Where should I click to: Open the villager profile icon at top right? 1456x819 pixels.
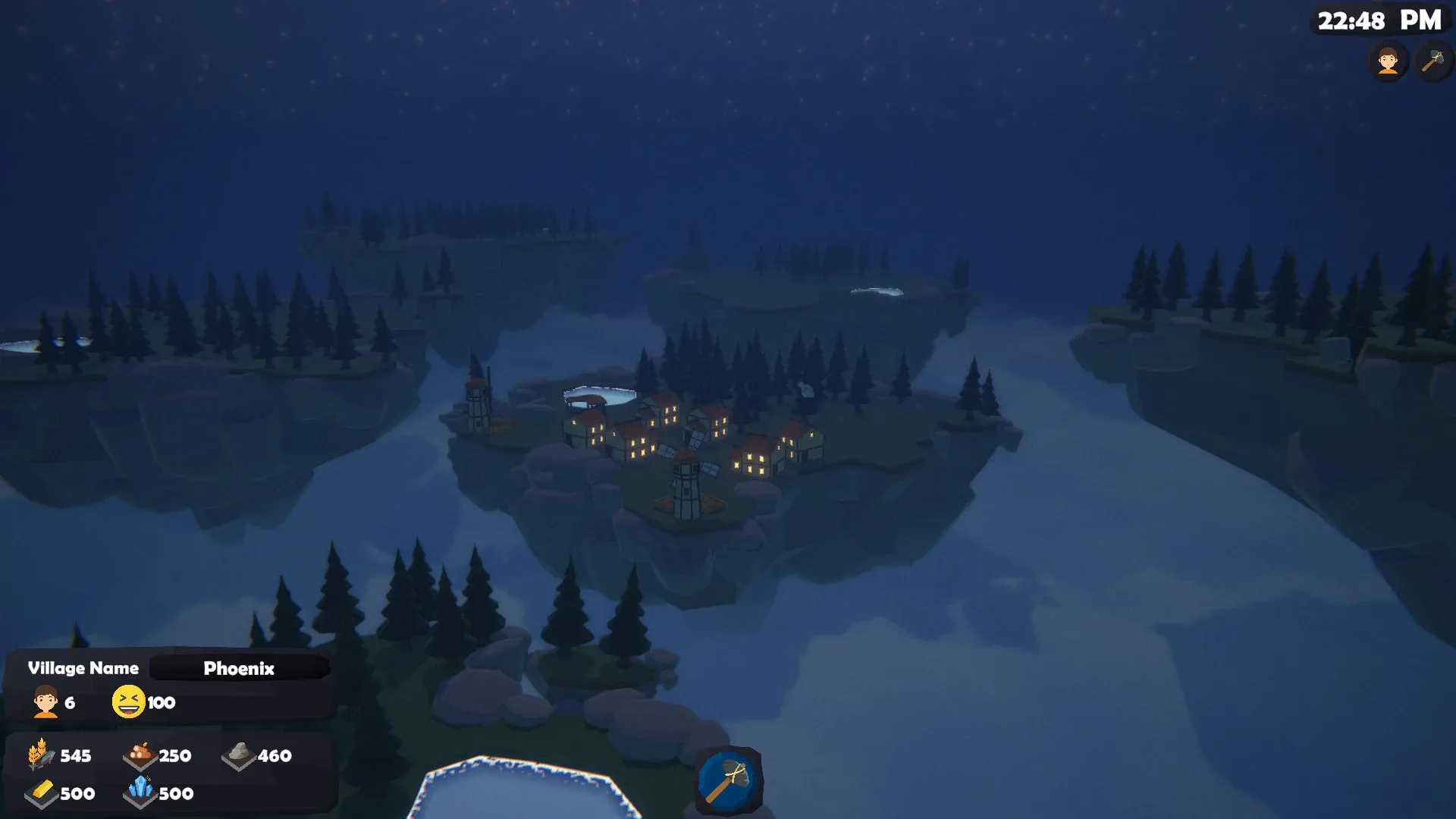pyautogui.click(x=1387, y=61)
